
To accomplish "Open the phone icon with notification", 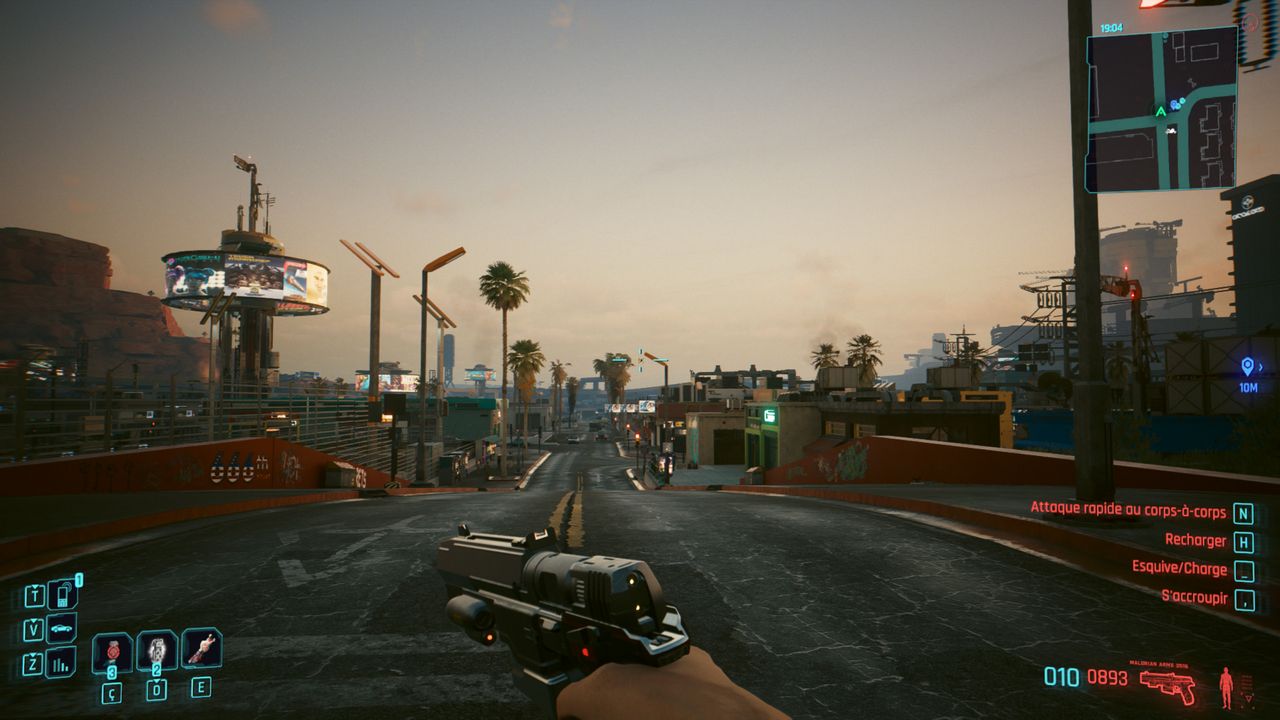I will click(62, 595).
